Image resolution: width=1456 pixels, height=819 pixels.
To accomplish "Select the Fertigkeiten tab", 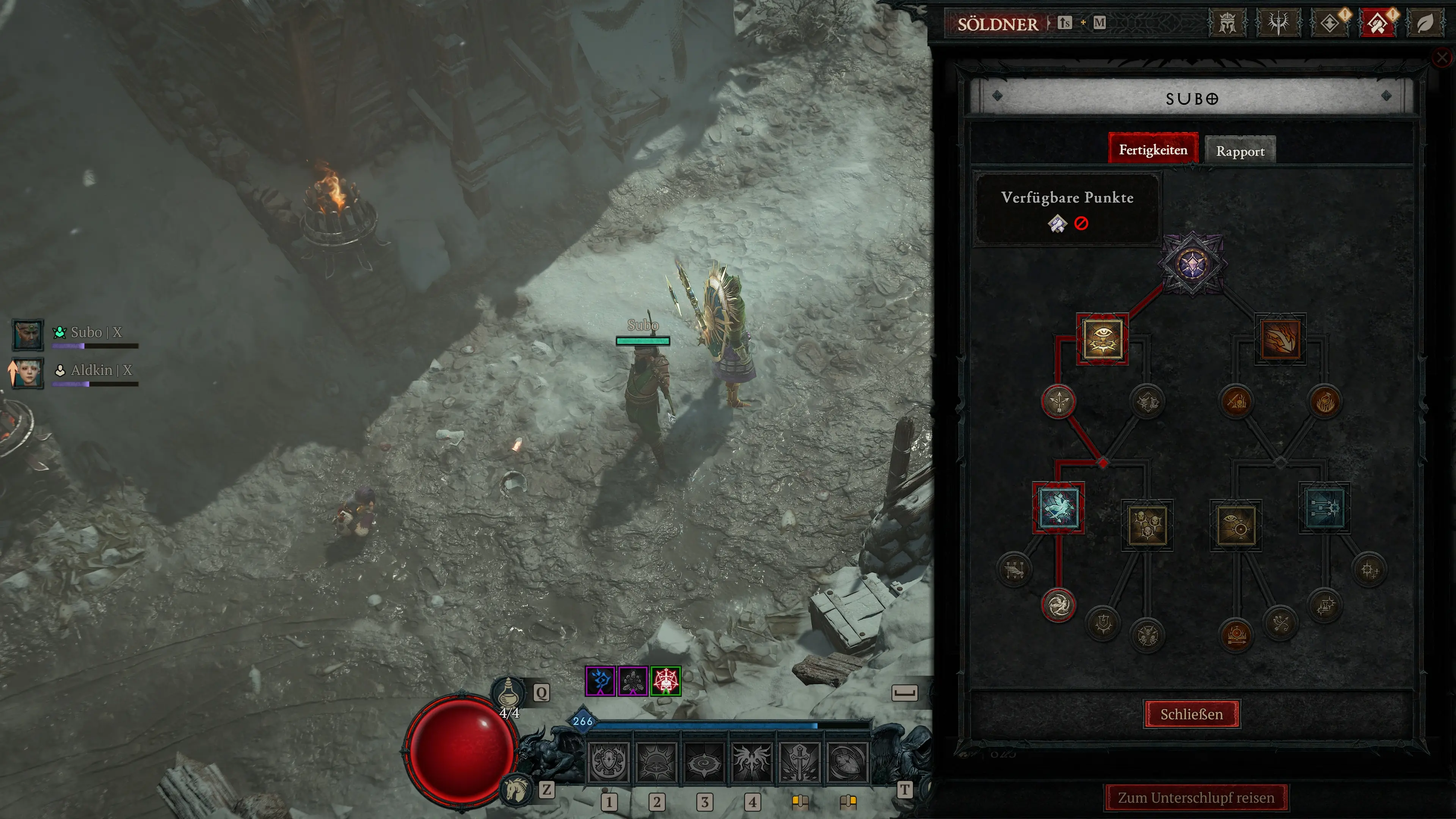I will (1153, 150).
